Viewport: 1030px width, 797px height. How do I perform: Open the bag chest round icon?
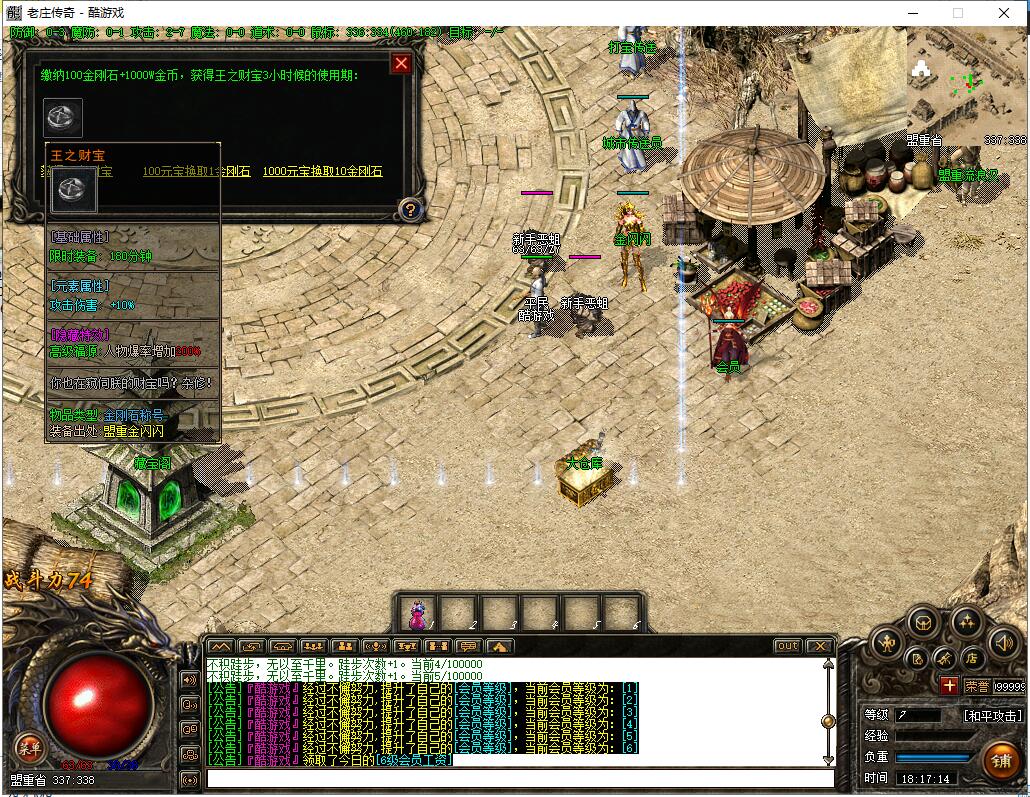(922, 623)
